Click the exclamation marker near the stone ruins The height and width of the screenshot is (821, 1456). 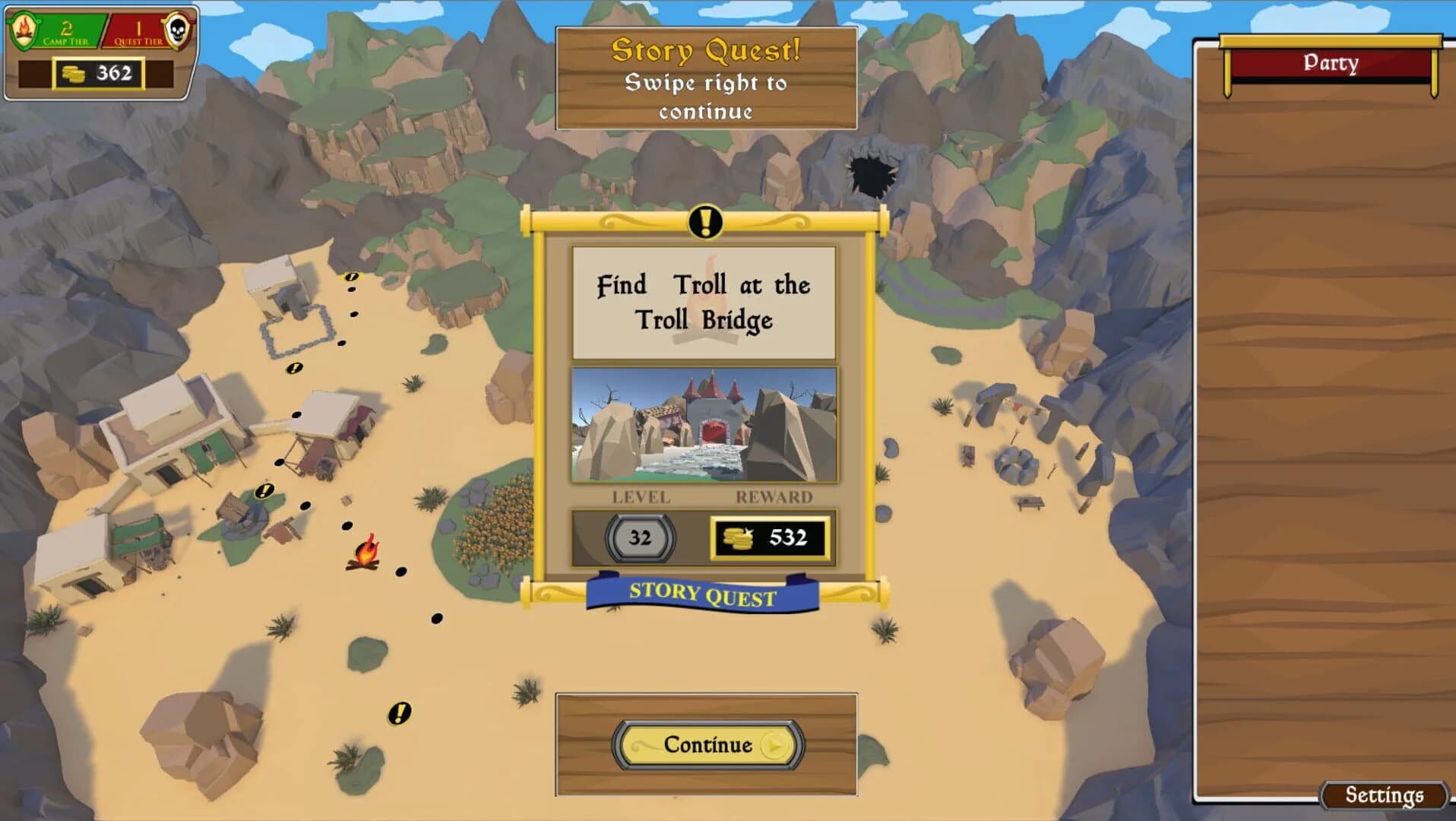coord(350,278)
